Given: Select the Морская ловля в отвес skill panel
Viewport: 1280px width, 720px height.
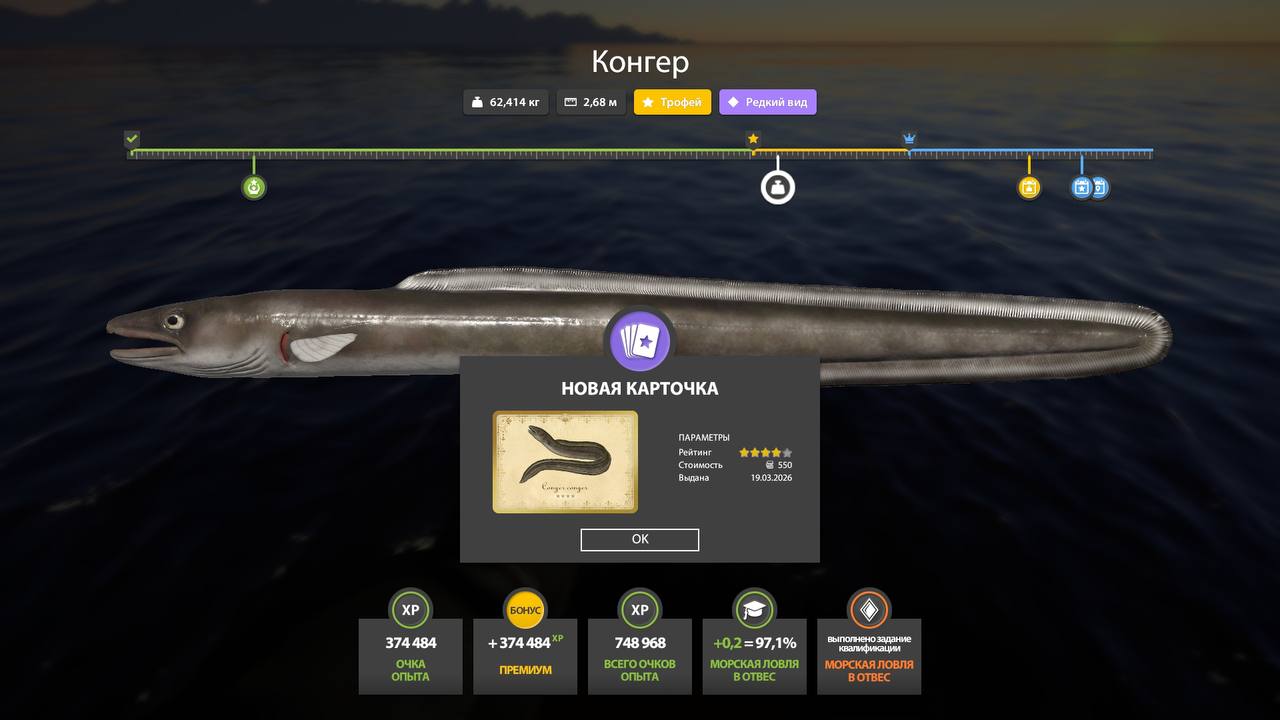Looking at the screenshot, I should (754, 655).
